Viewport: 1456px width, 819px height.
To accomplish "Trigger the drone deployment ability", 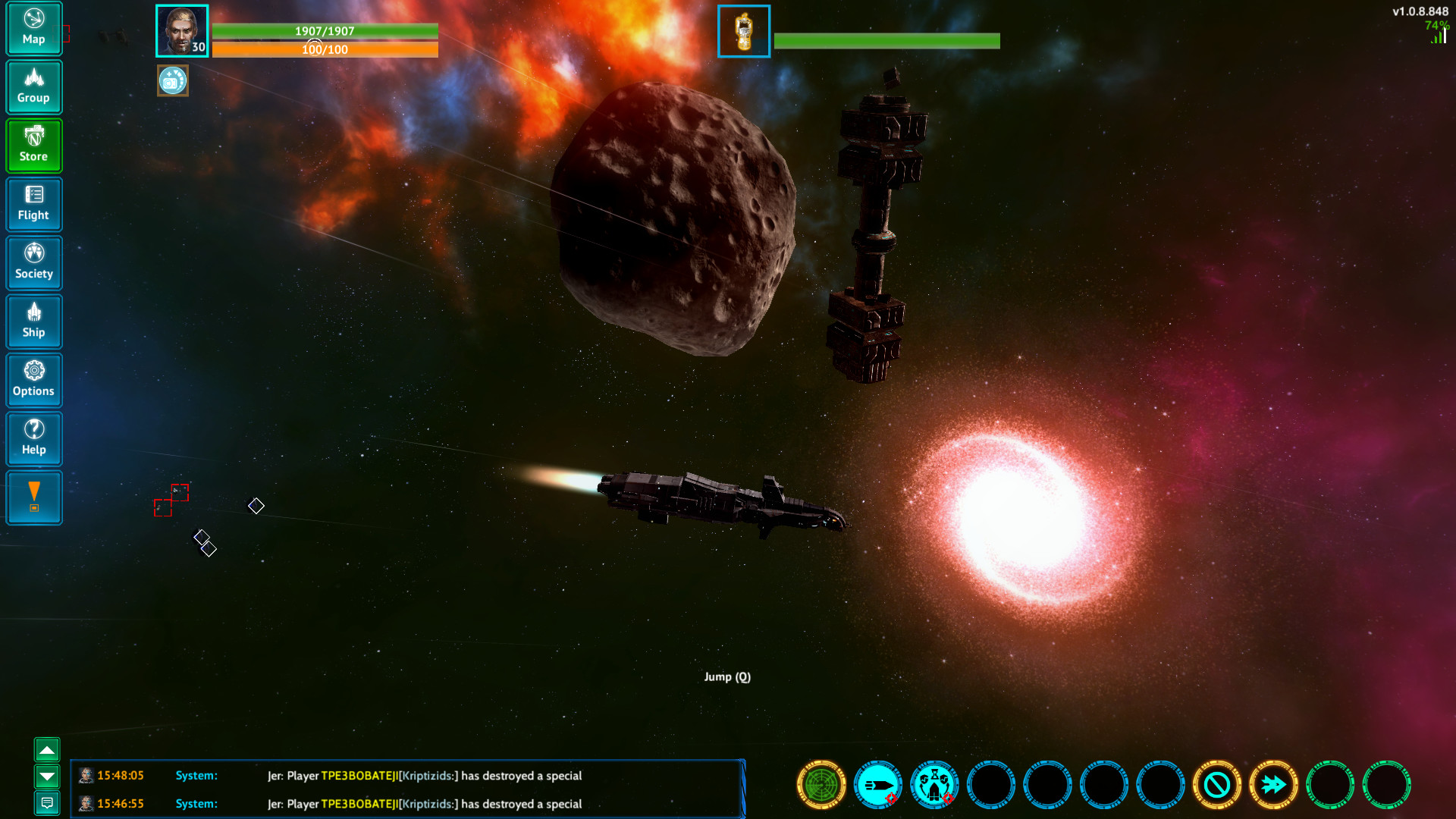I will click(x=934, y=786).
